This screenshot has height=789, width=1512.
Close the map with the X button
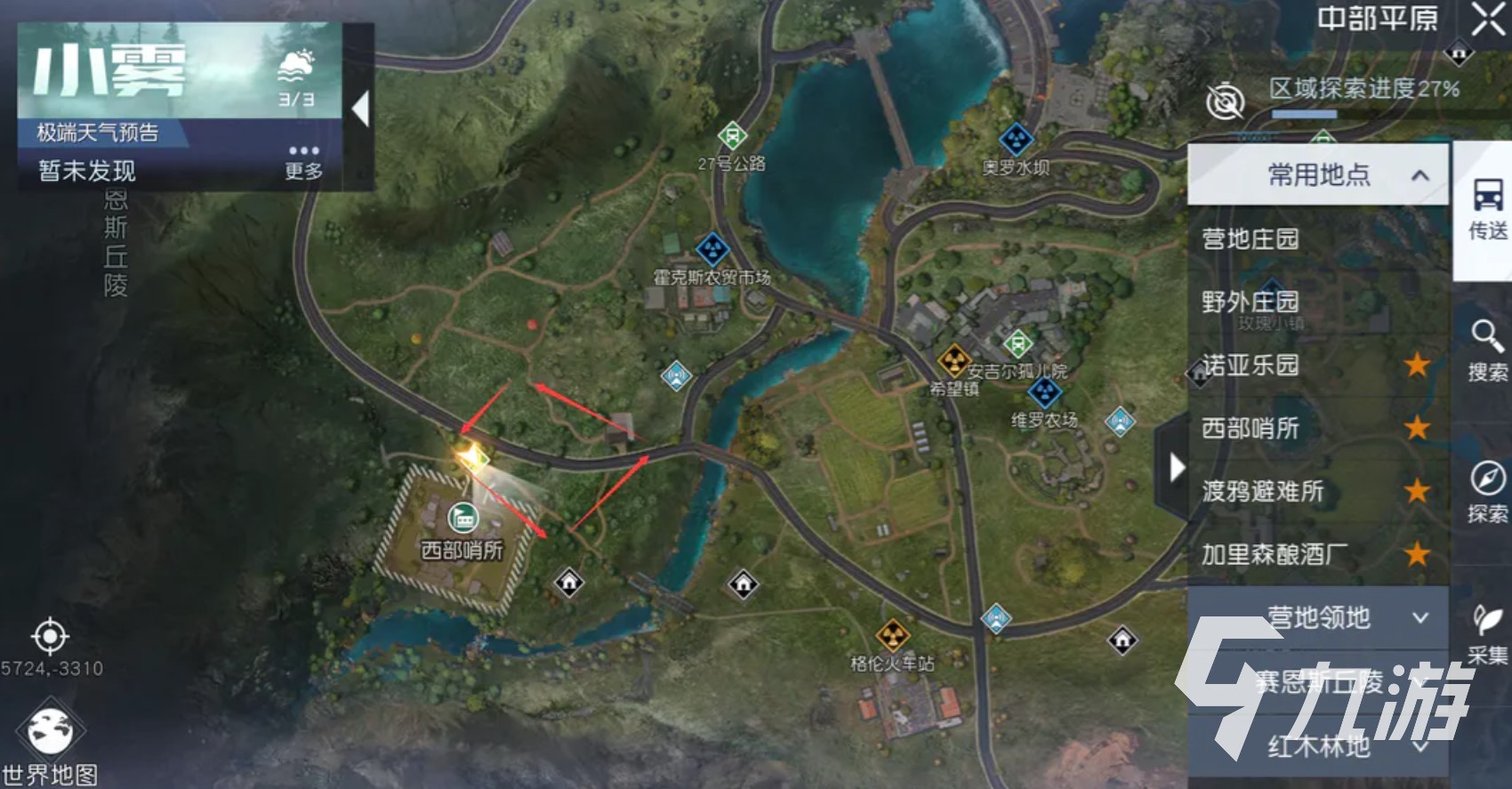(1488, 19)
